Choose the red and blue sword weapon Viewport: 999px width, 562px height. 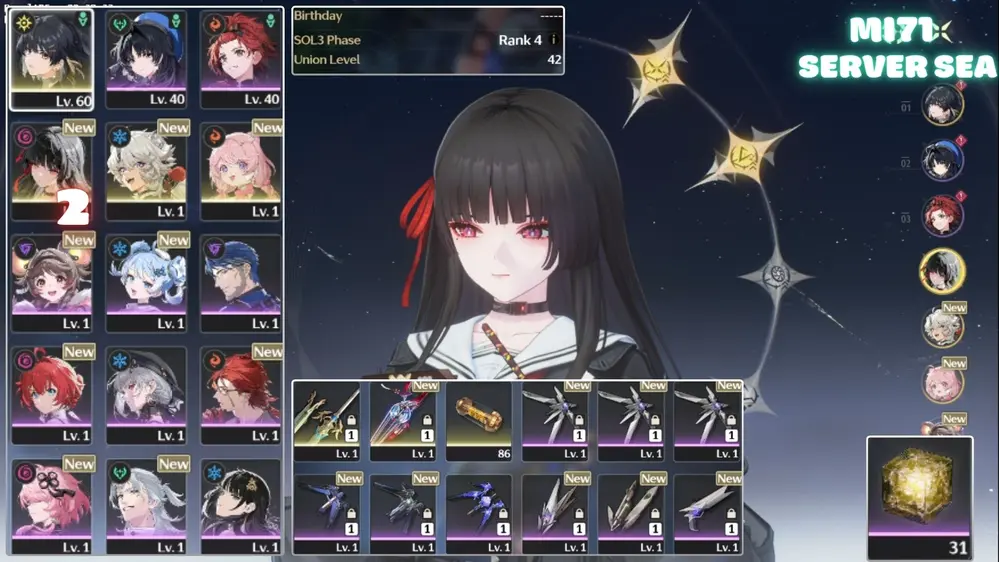click(x=403, y=420)
